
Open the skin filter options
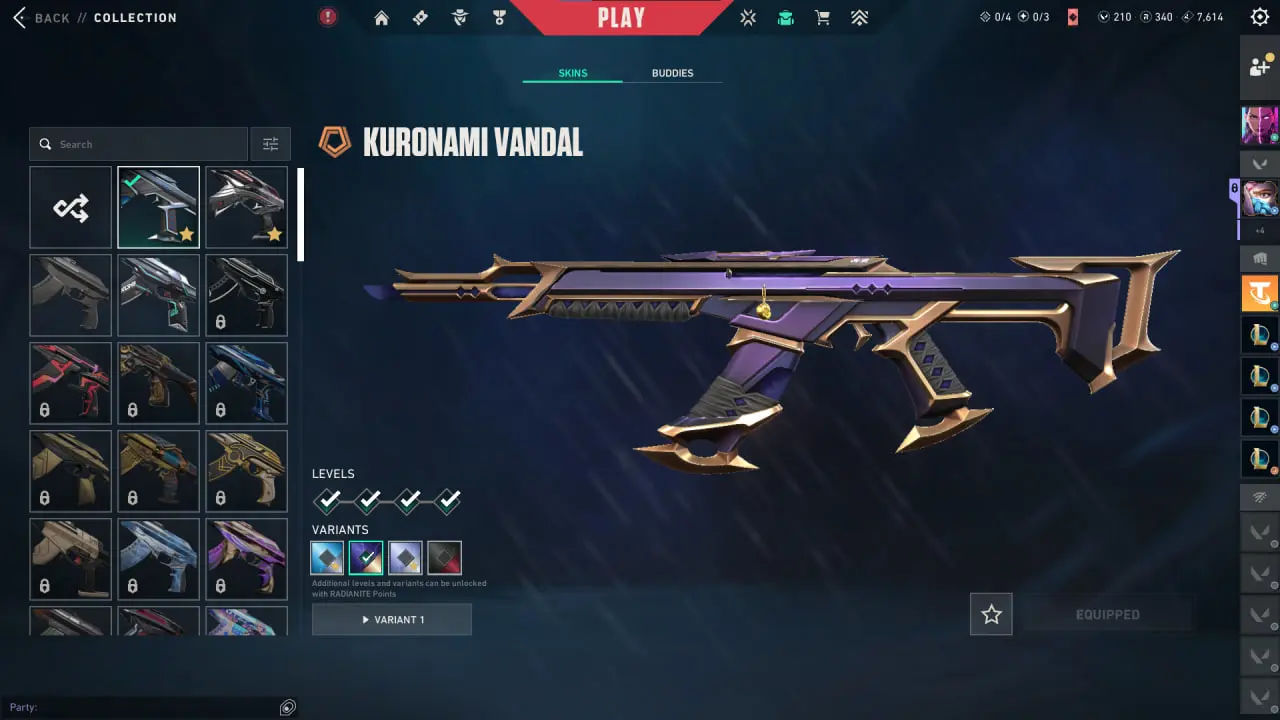pos(270,144)
